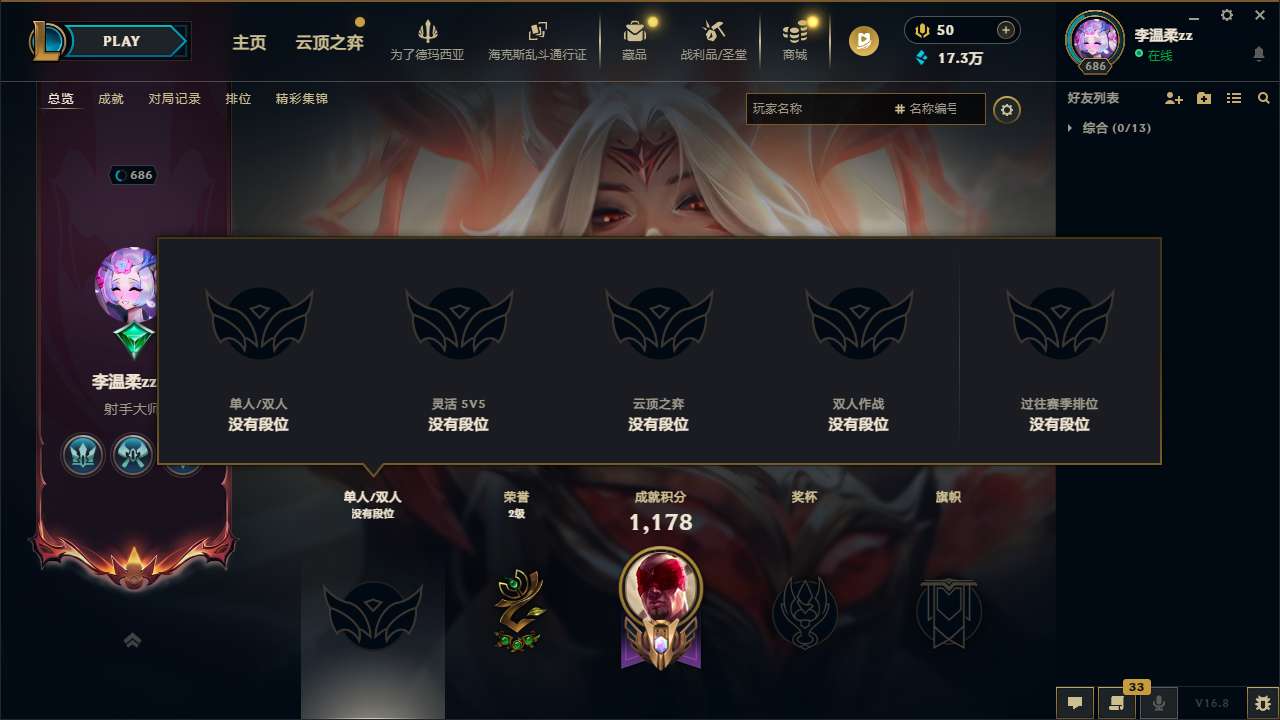Image resolution: width=1280 pixels, height=720 pixels.
Task: Open the chat bubble icon in status bar
Action: (1074, 703)
